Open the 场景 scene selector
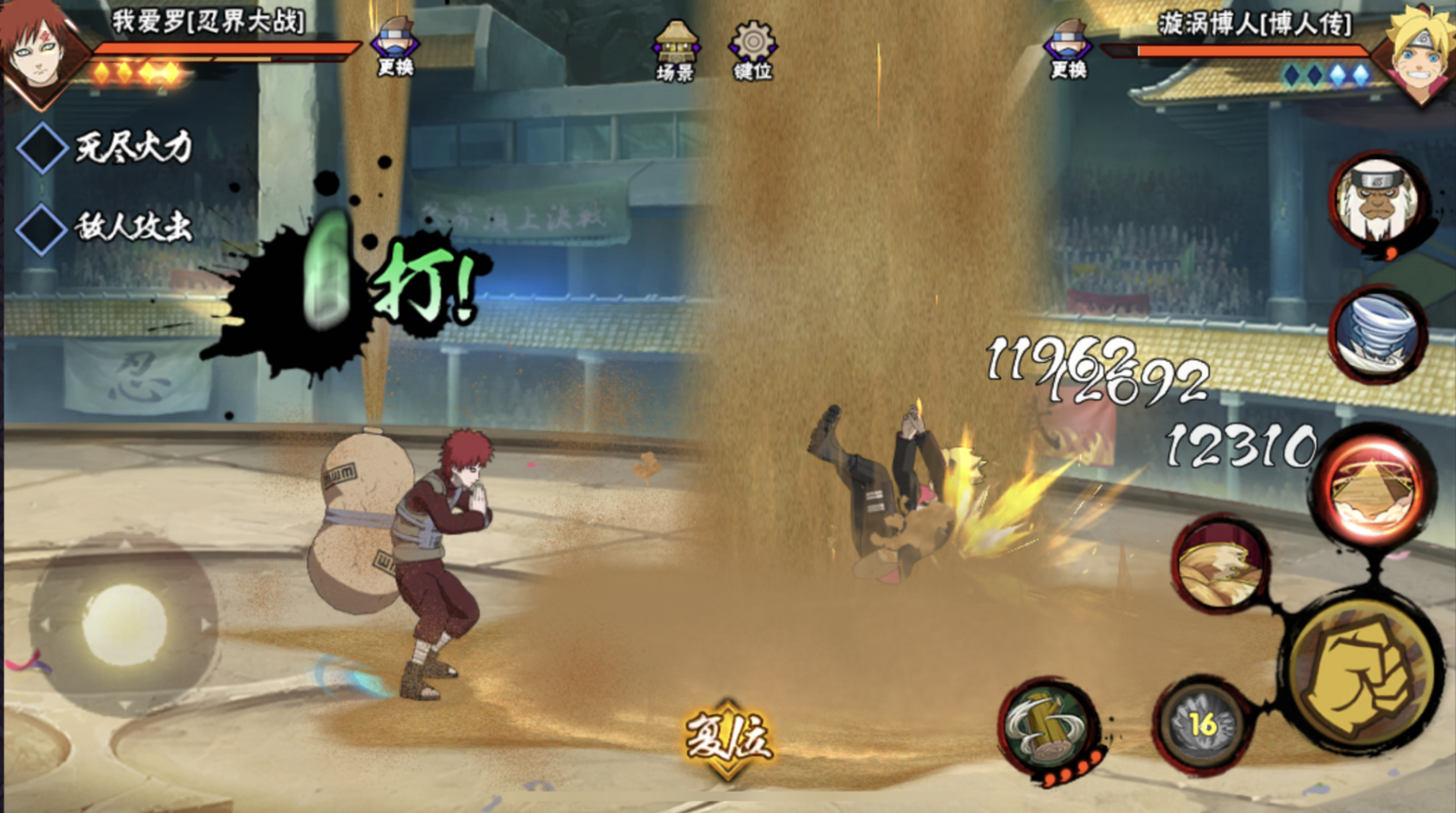 tap(675, 51)
